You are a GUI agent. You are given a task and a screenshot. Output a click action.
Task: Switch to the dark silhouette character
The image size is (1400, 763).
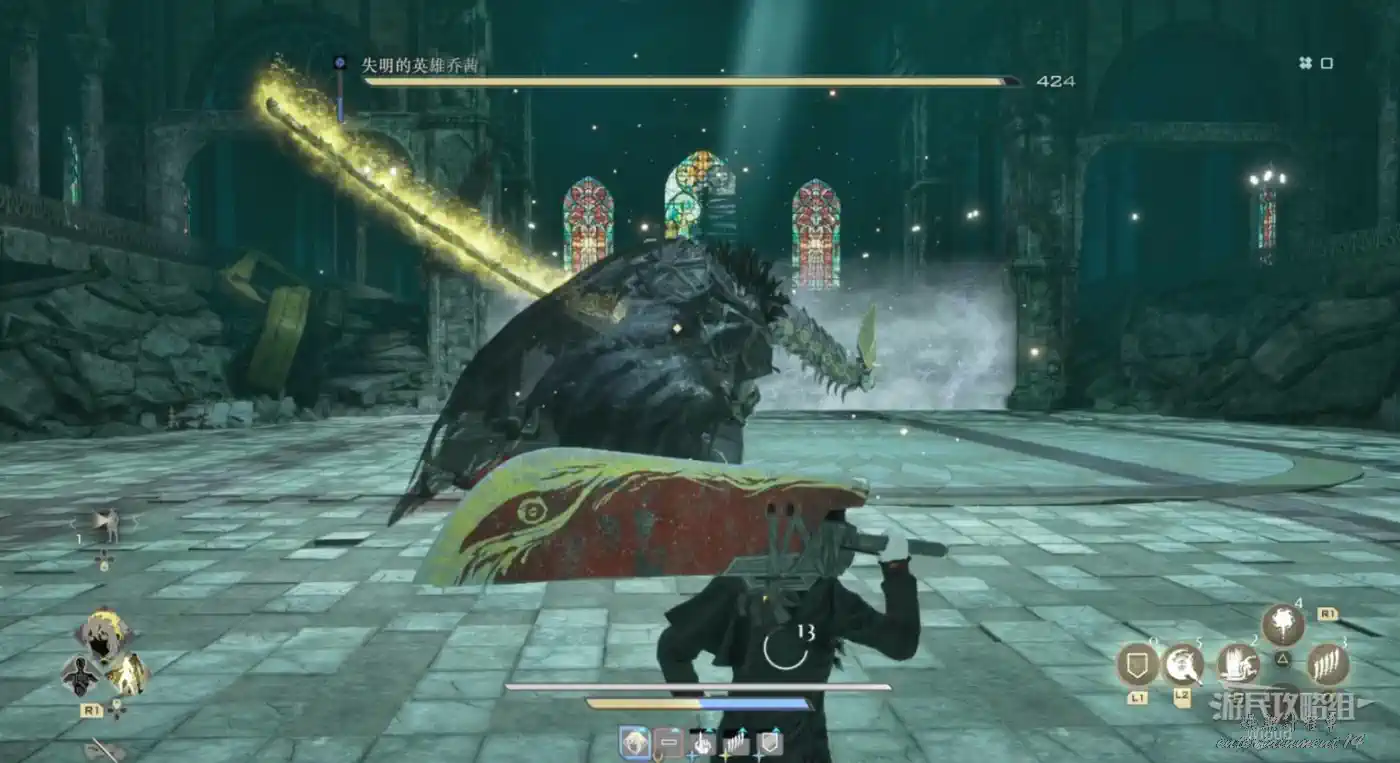tap(80, 676)
